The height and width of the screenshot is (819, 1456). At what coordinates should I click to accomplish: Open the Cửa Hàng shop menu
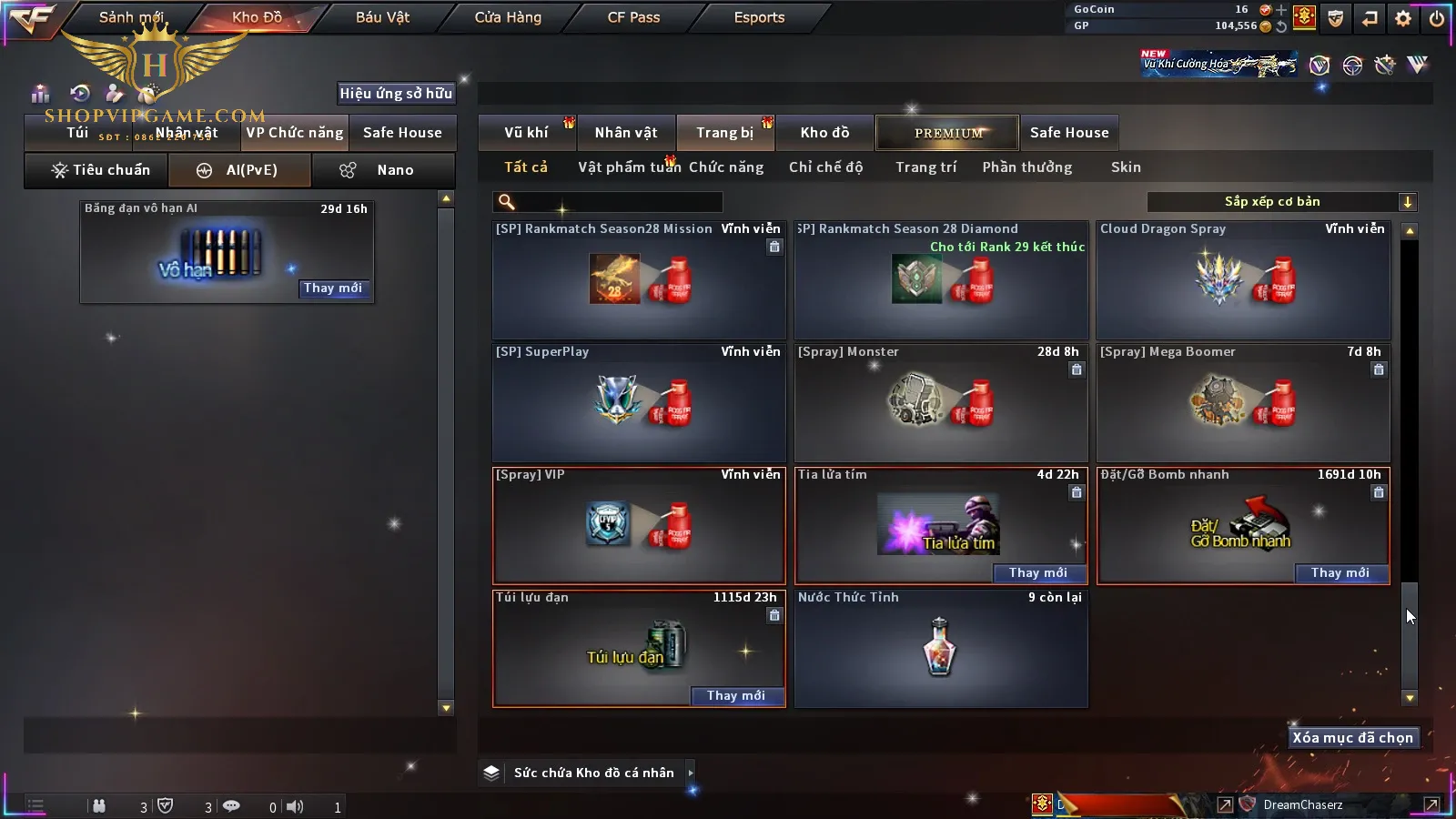click(508, 17)
